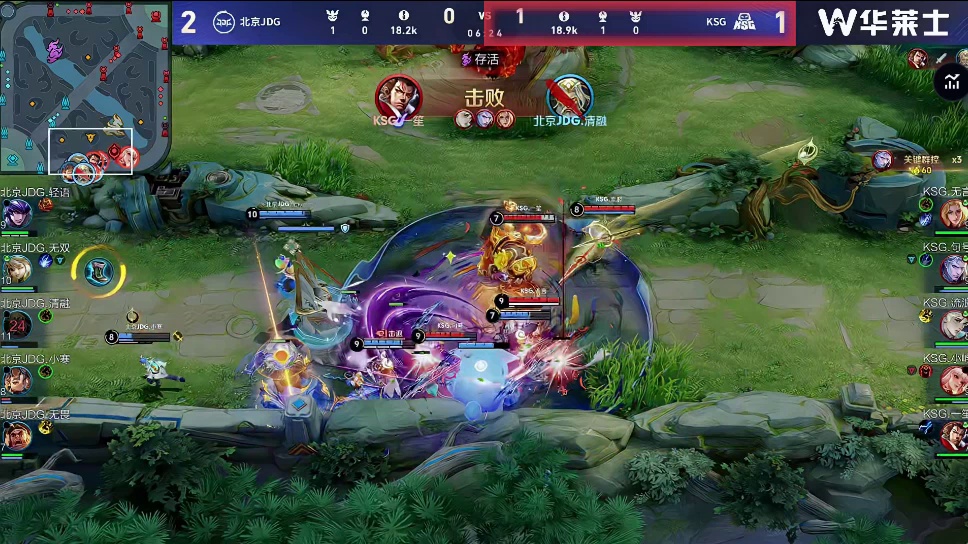Click the boots item icon with yellow ring

point(98,271)
